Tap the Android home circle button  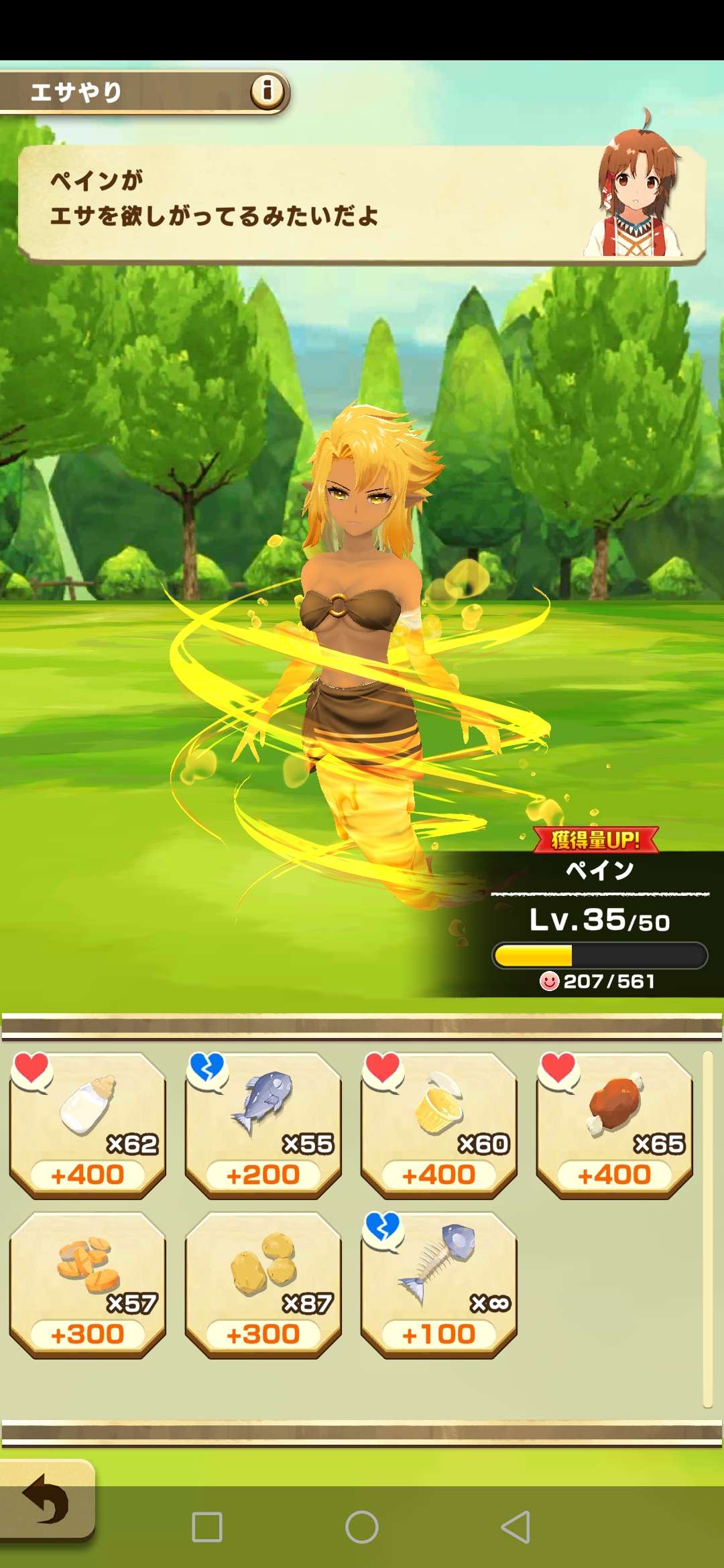pos(362,1527)
